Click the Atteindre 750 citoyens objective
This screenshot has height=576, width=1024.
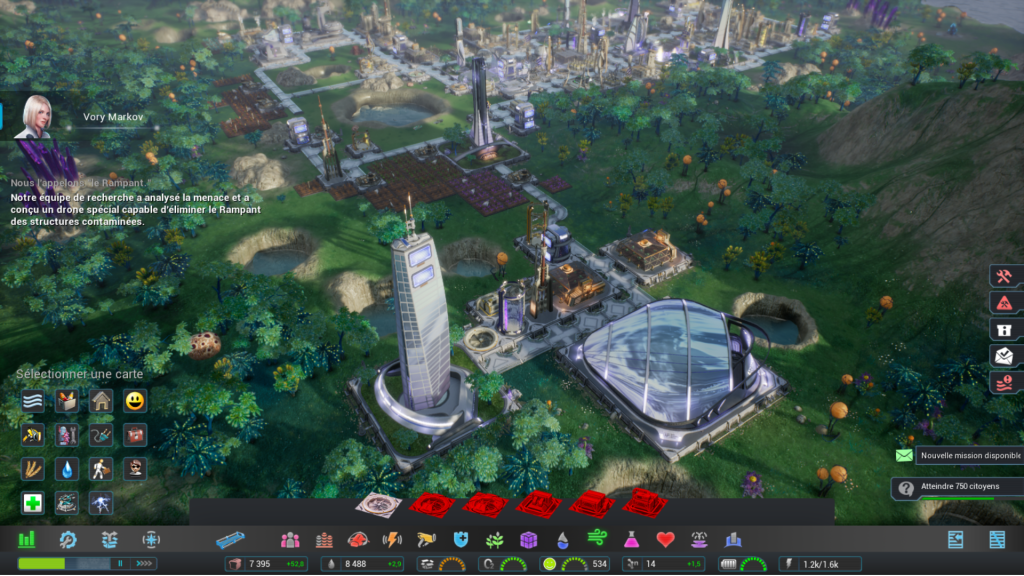[956, 489]
